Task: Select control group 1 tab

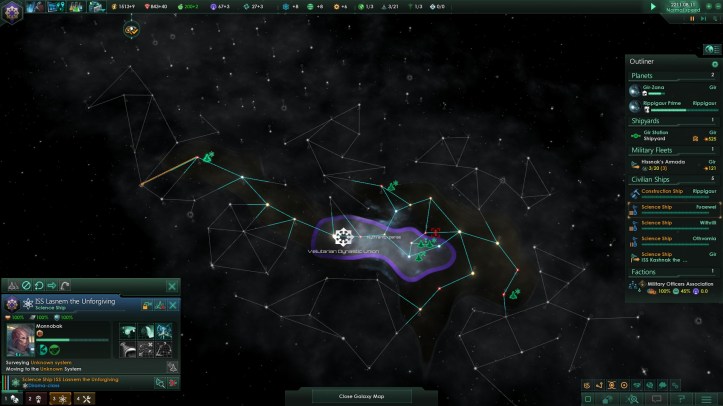Action: 12,399
